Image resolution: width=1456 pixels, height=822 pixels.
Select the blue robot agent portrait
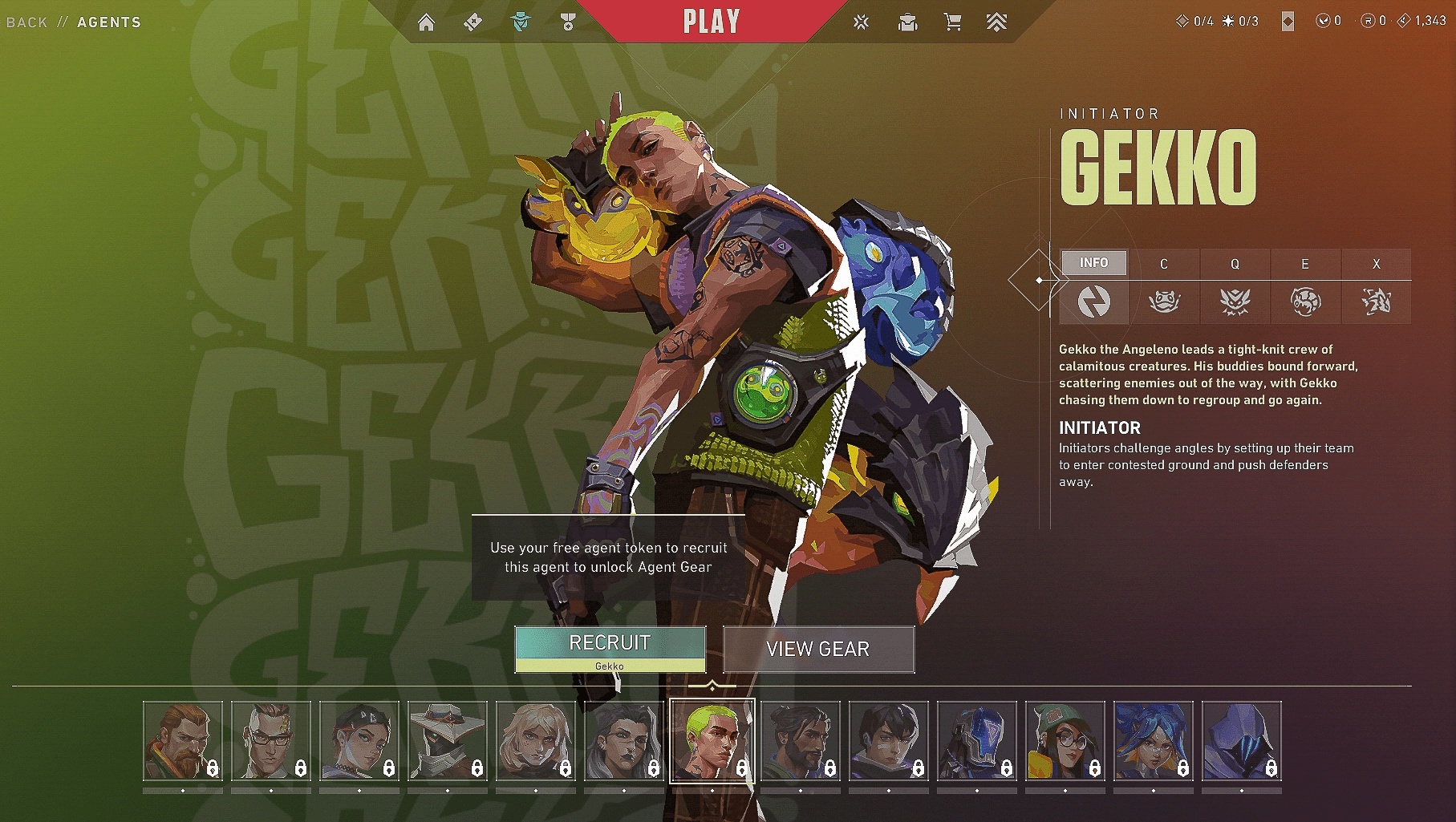(977, 741)
